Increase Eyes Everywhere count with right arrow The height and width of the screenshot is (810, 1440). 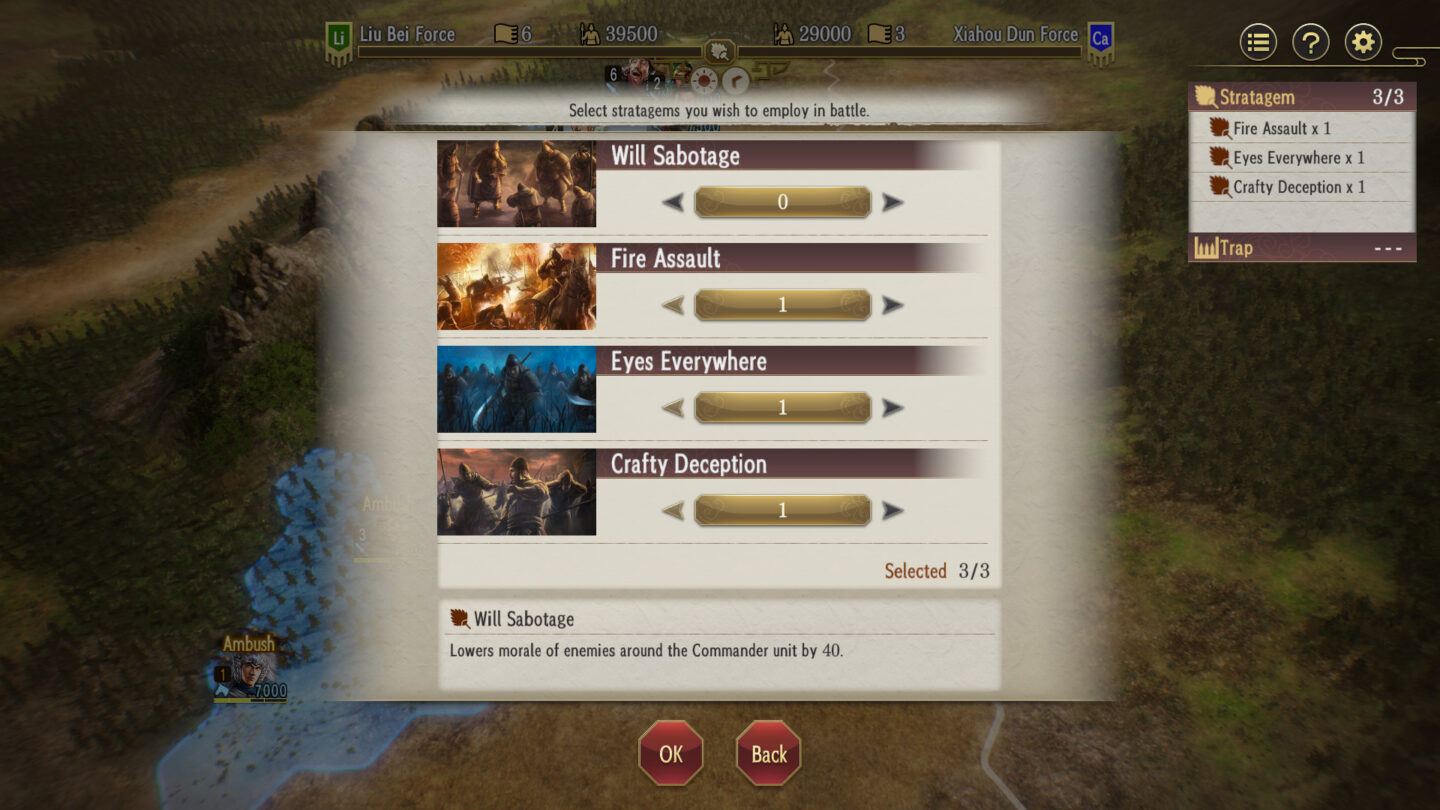(x=890, y=407)
